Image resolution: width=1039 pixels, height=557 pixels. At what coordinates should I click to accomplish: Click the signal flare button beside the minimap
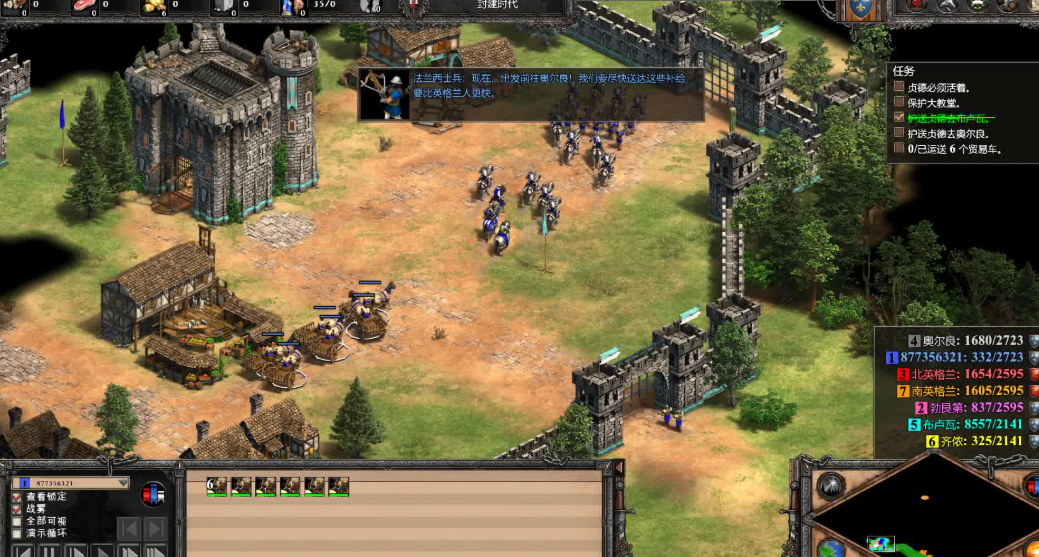830,486
